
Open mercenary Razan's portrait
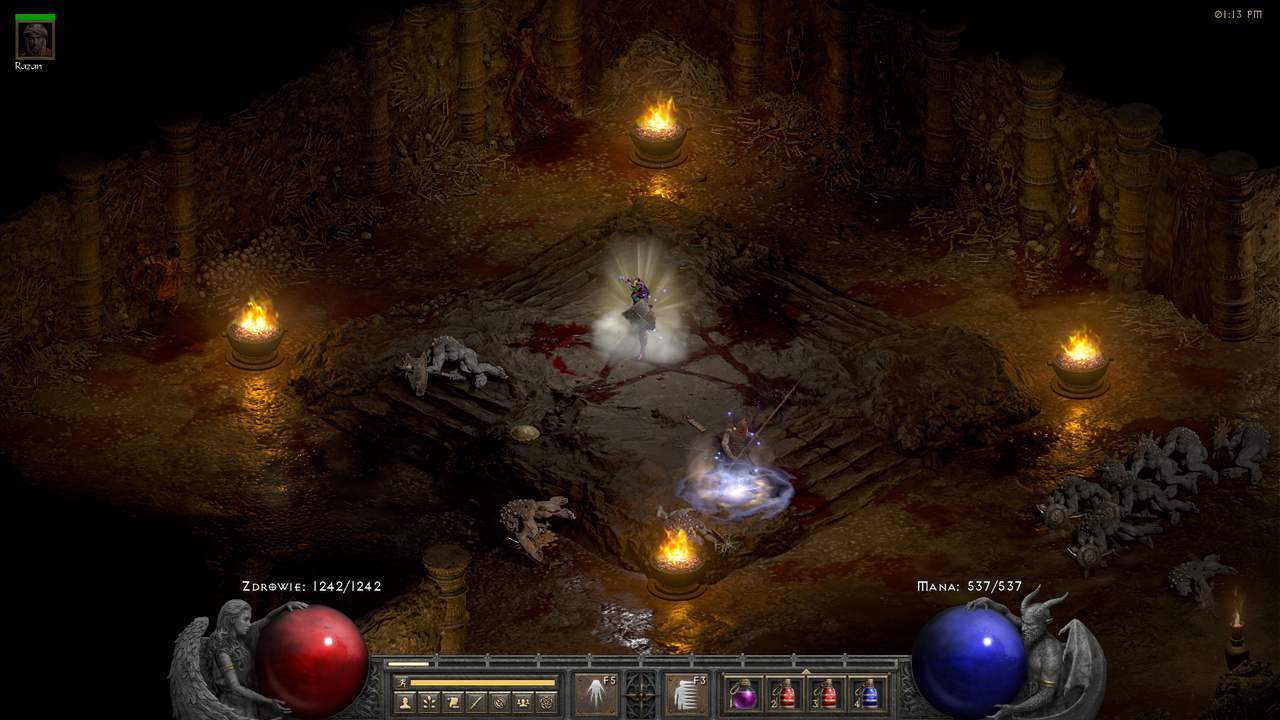pos(35,38)
